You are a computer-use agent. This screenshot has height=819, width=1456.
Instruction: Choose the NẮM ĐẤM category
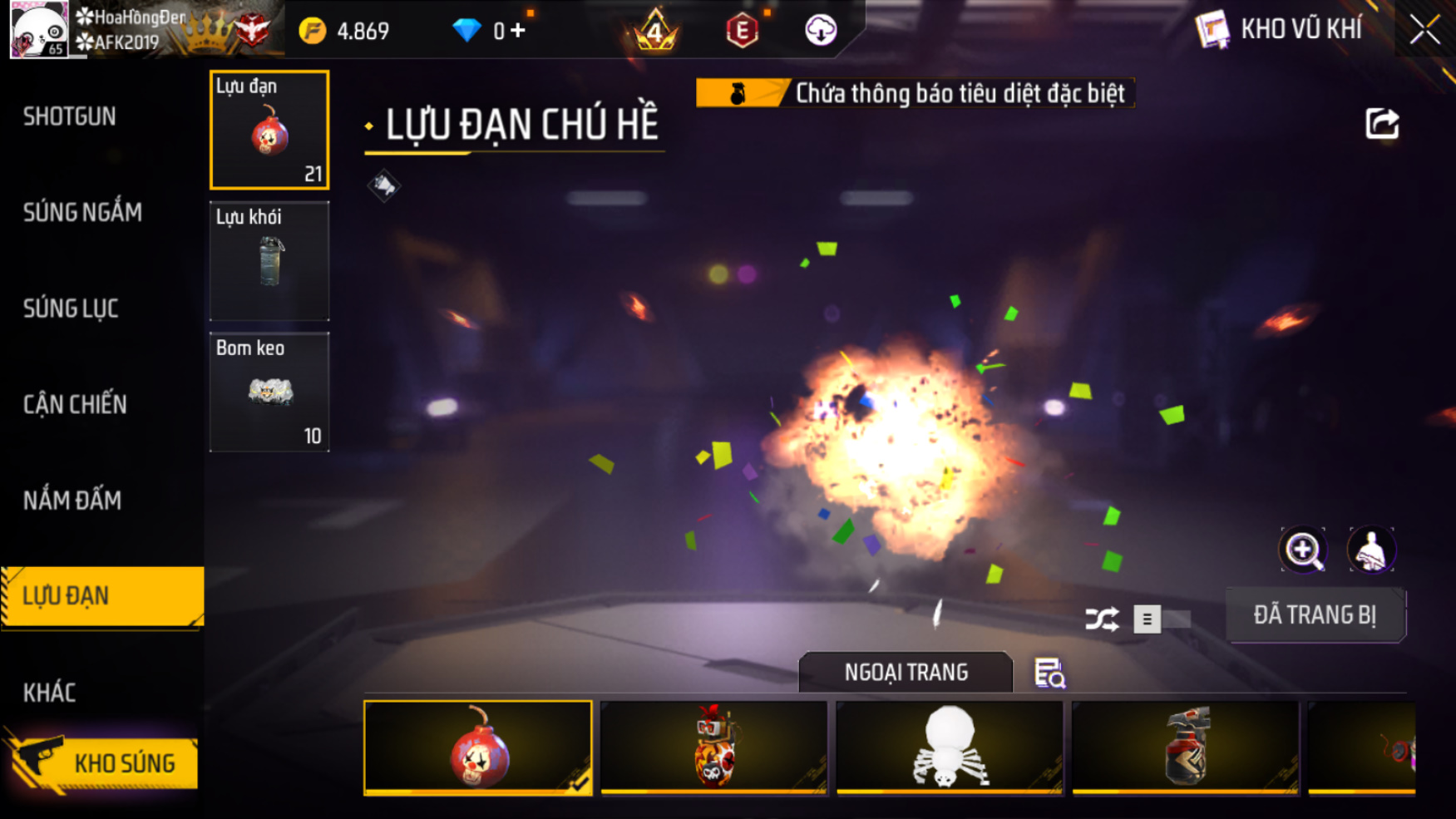click(72, 501)
